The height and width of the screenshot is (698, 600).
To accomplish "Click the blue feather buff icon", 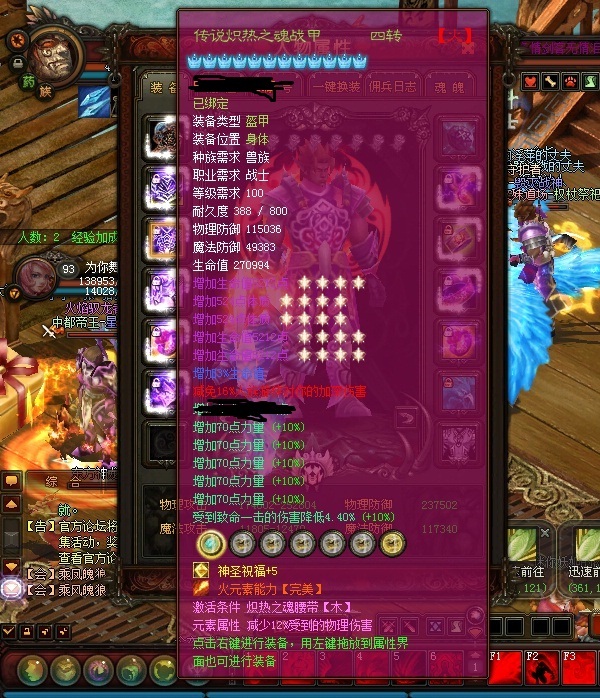I will click(95, 102).
